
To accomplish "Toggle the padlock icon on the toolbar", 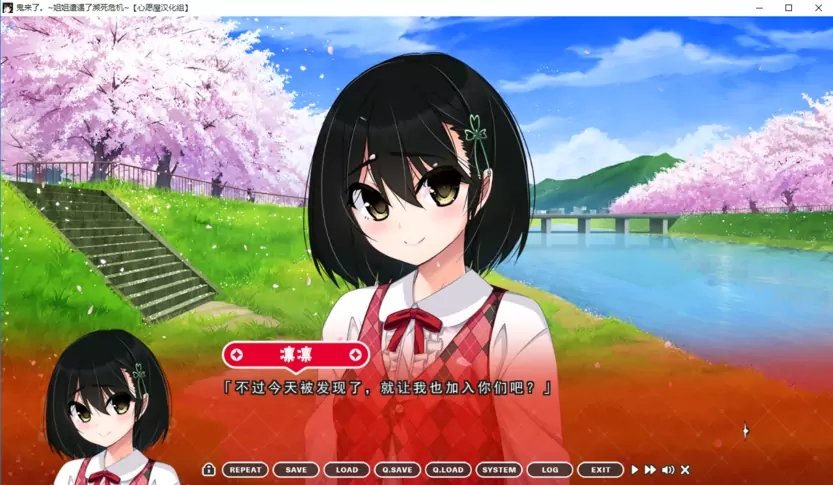I will 209,469.
